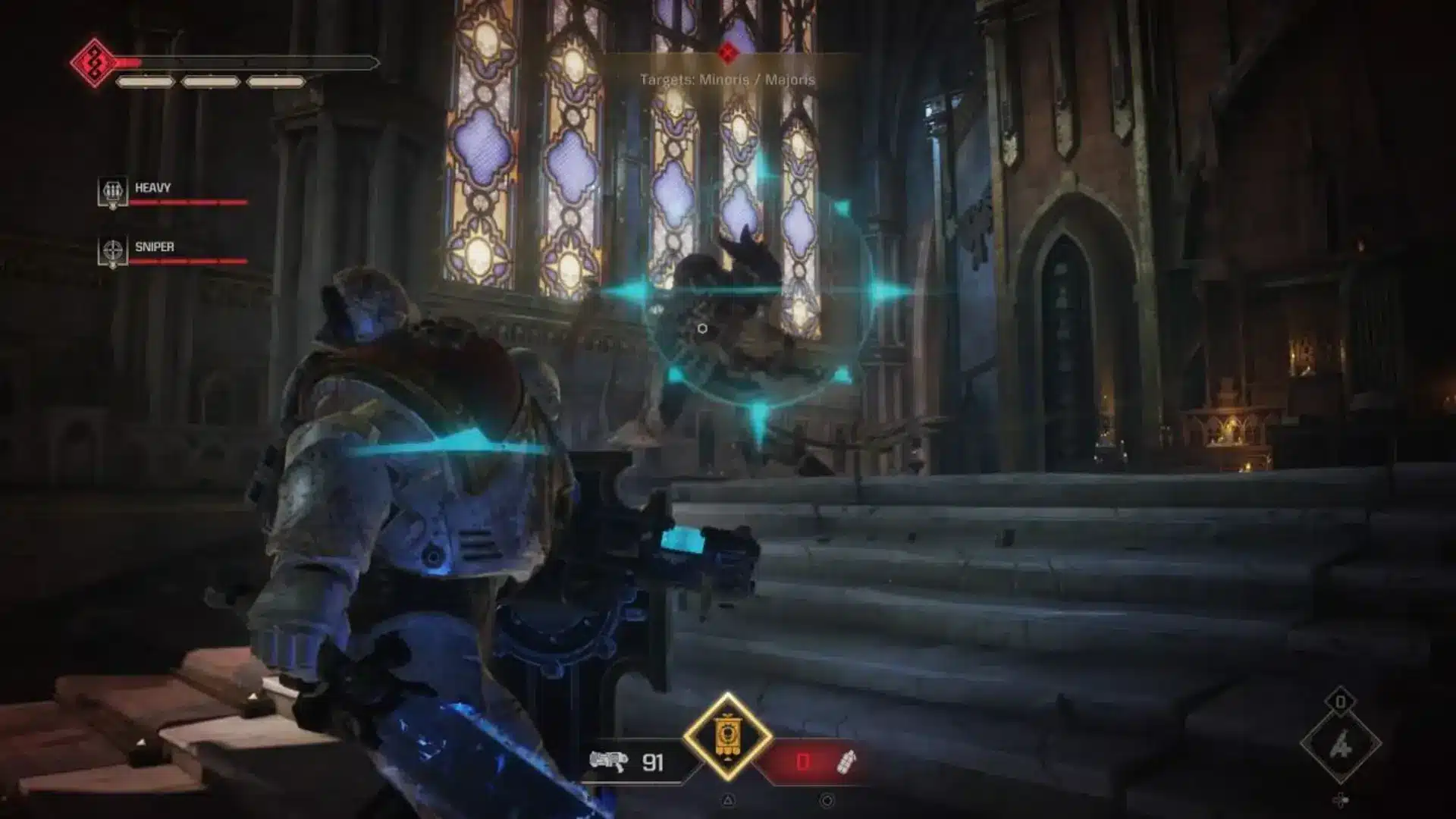Click the d-pad indicator near the weapon diamond
Screen dimensions: 1456x819
[1341, 799]
